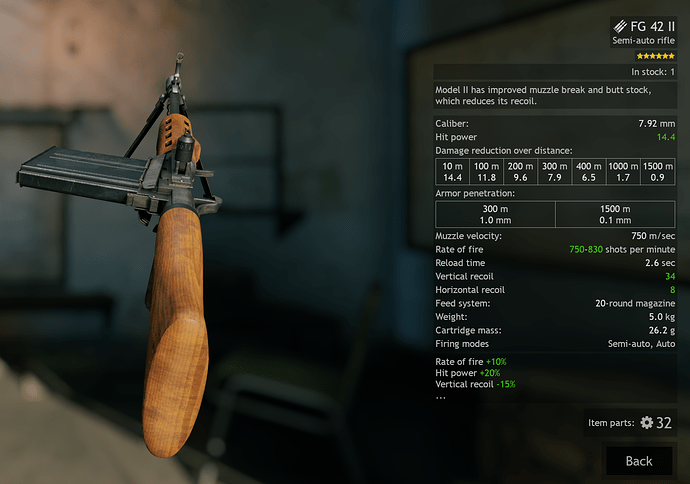
Task: Expand the truncated perks list ellipsis
Action: [441, 396]
